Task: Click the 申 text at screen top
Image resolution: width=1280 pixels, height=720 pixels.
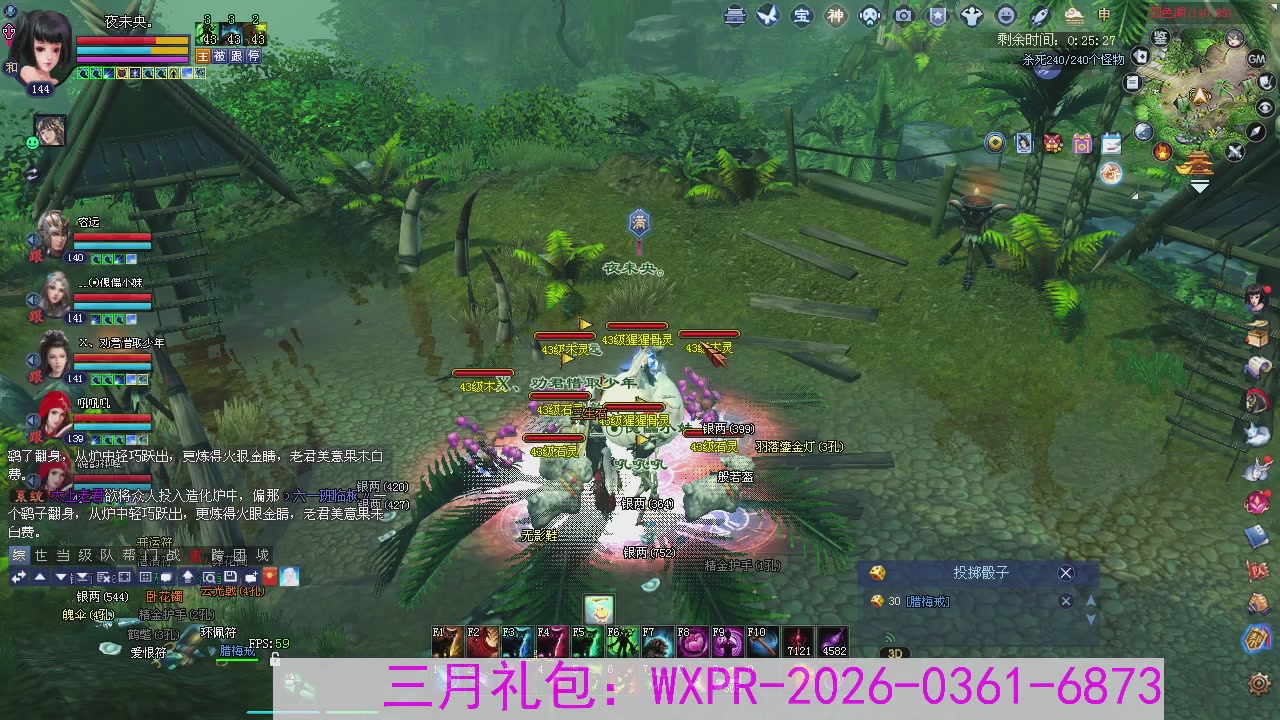Action: click(x=1105, y=15)
